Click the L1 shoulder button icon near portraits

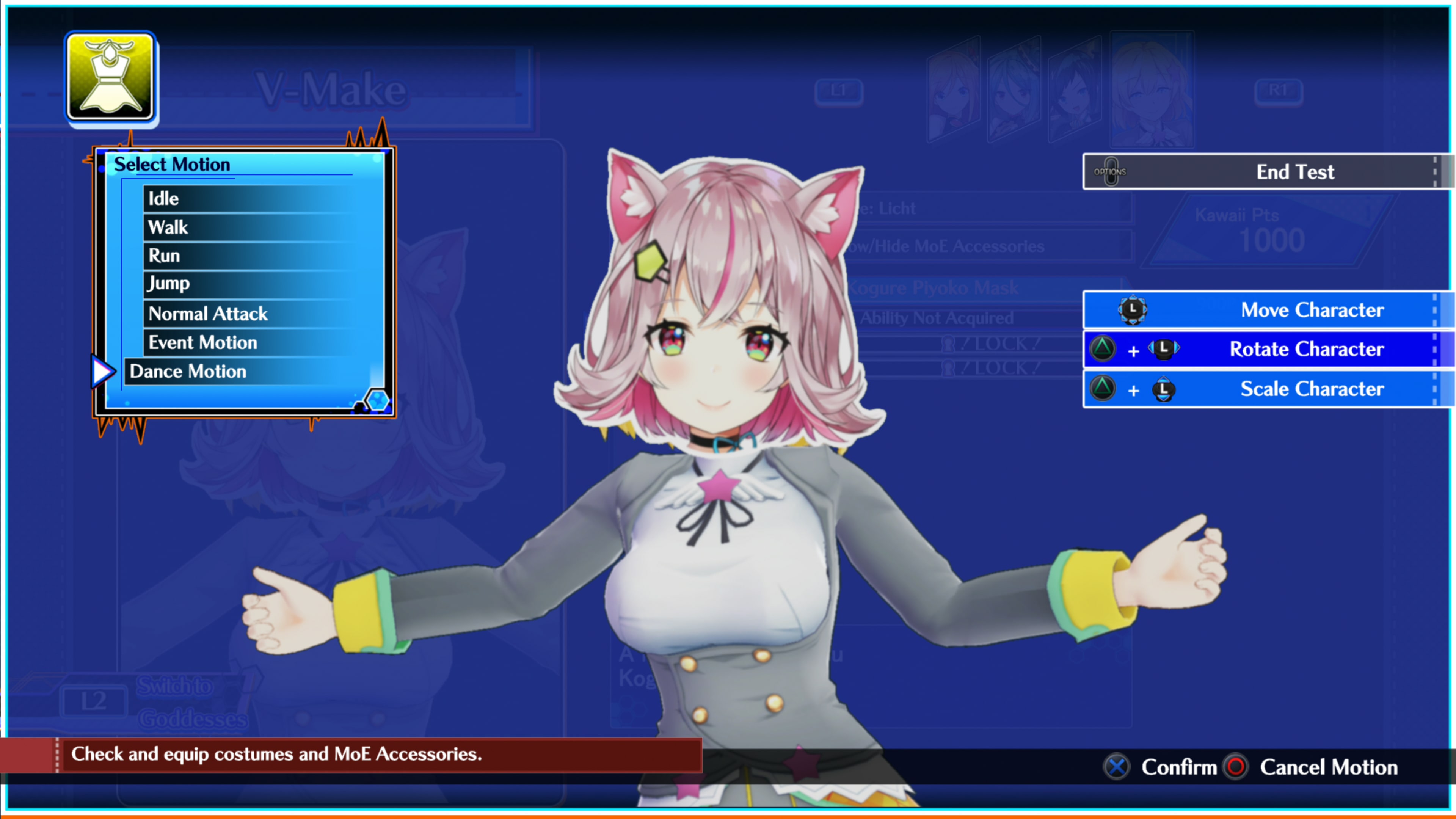tap(839, 91)
